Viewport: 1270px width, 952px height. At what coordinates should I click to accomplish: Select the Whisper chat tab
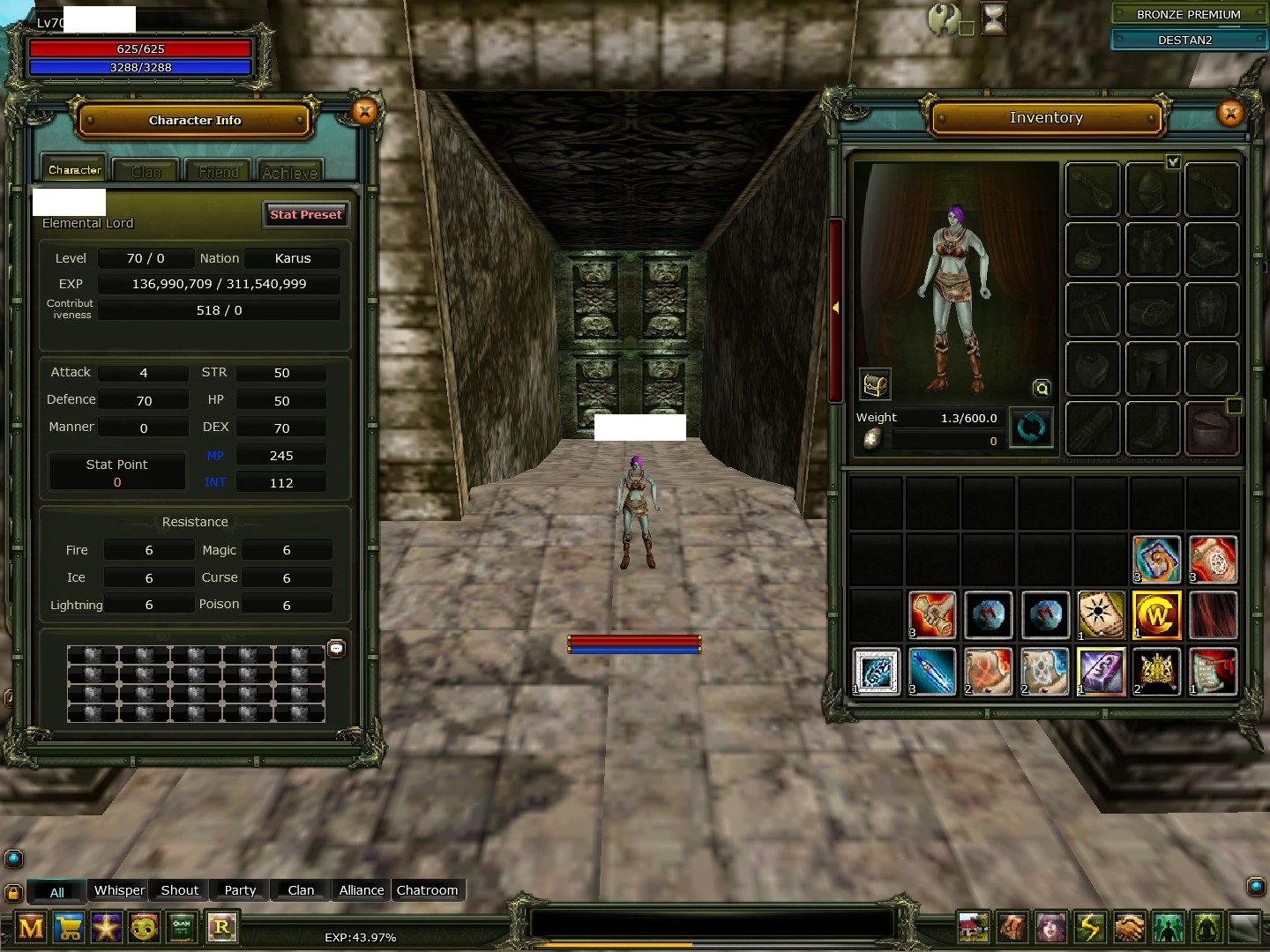point(119,890)
